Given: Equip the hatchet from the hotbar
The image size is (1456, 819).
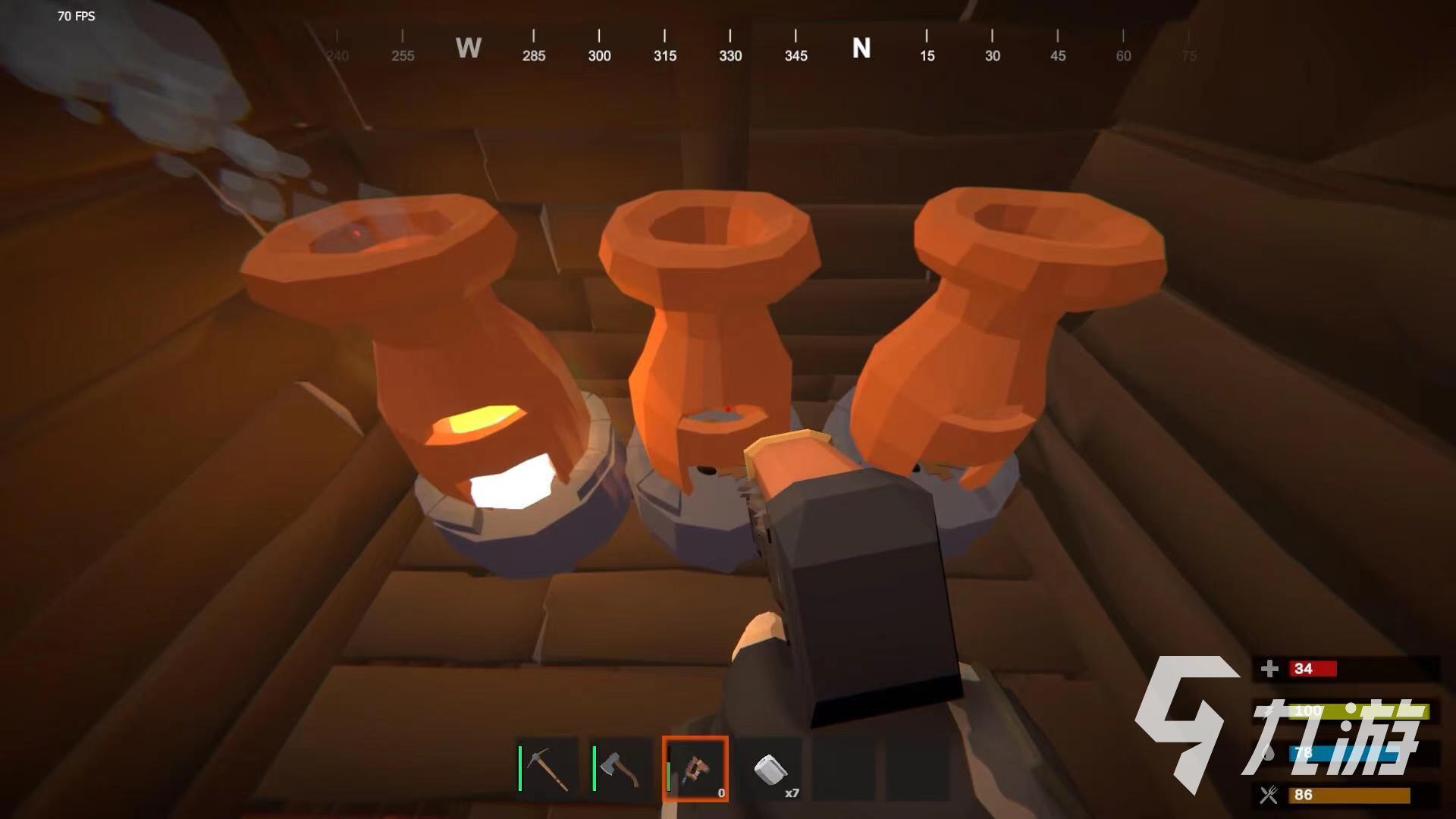Looking at the screenshot, I should [x=621, y=769].
